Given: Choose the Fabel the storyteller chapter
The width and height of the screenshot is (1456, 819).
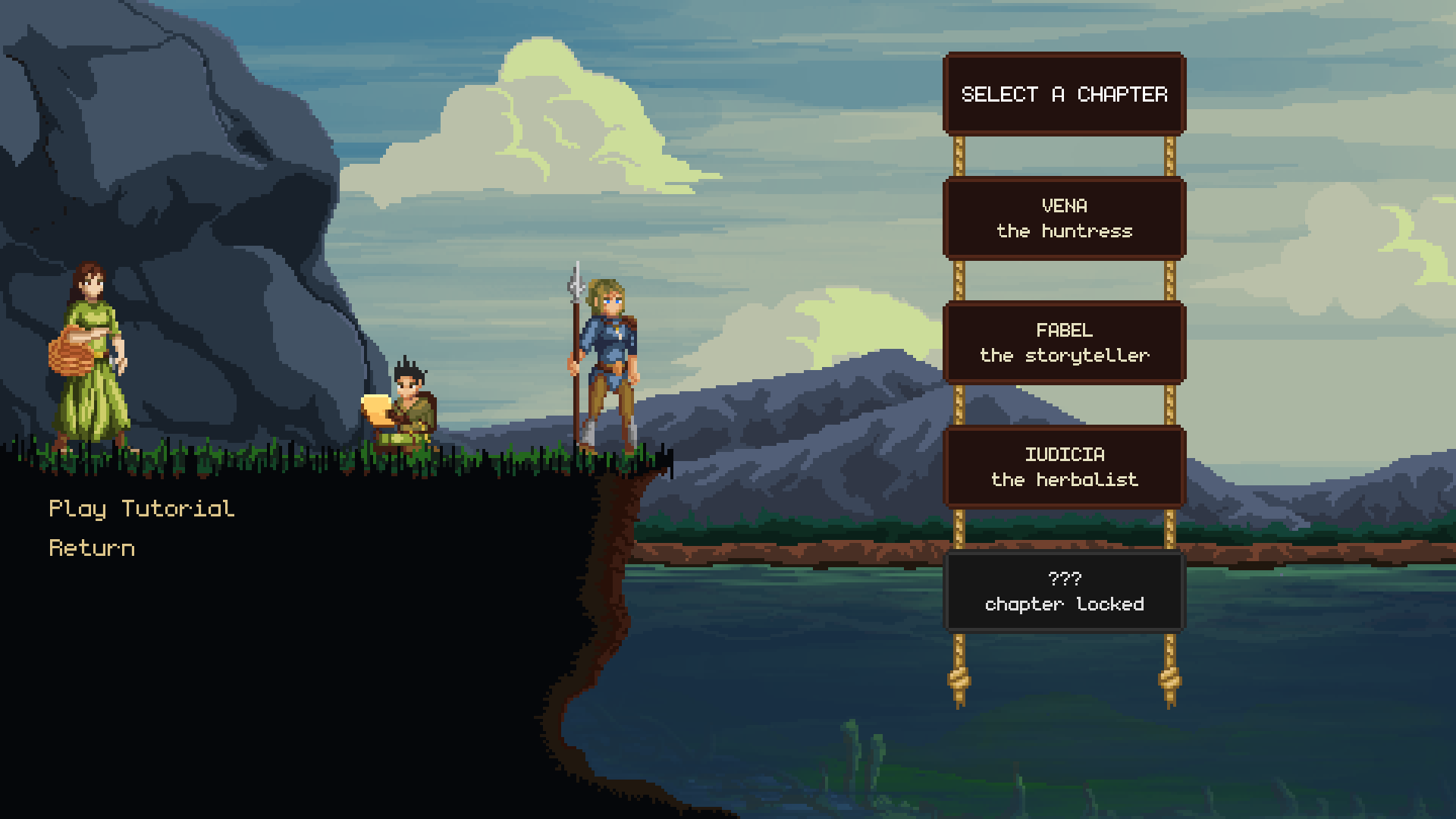Looking at the screenshot, I should click(x=1064, y=343).
